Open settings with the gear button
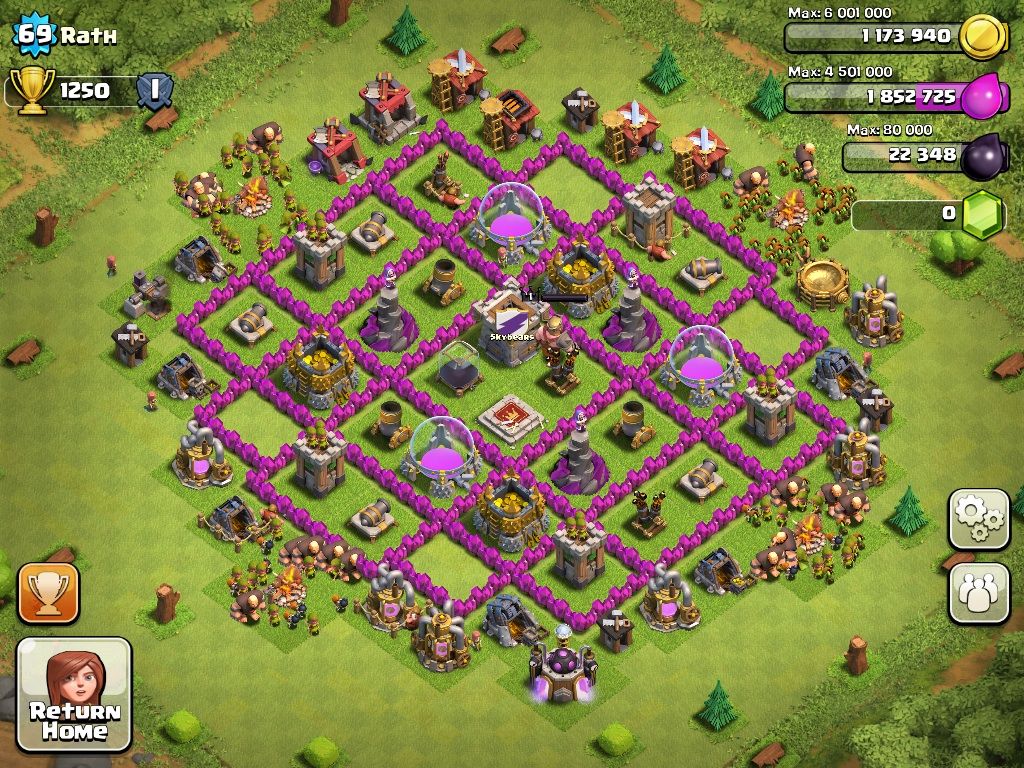Screen dimensions: 1024x768 point(978,518)
